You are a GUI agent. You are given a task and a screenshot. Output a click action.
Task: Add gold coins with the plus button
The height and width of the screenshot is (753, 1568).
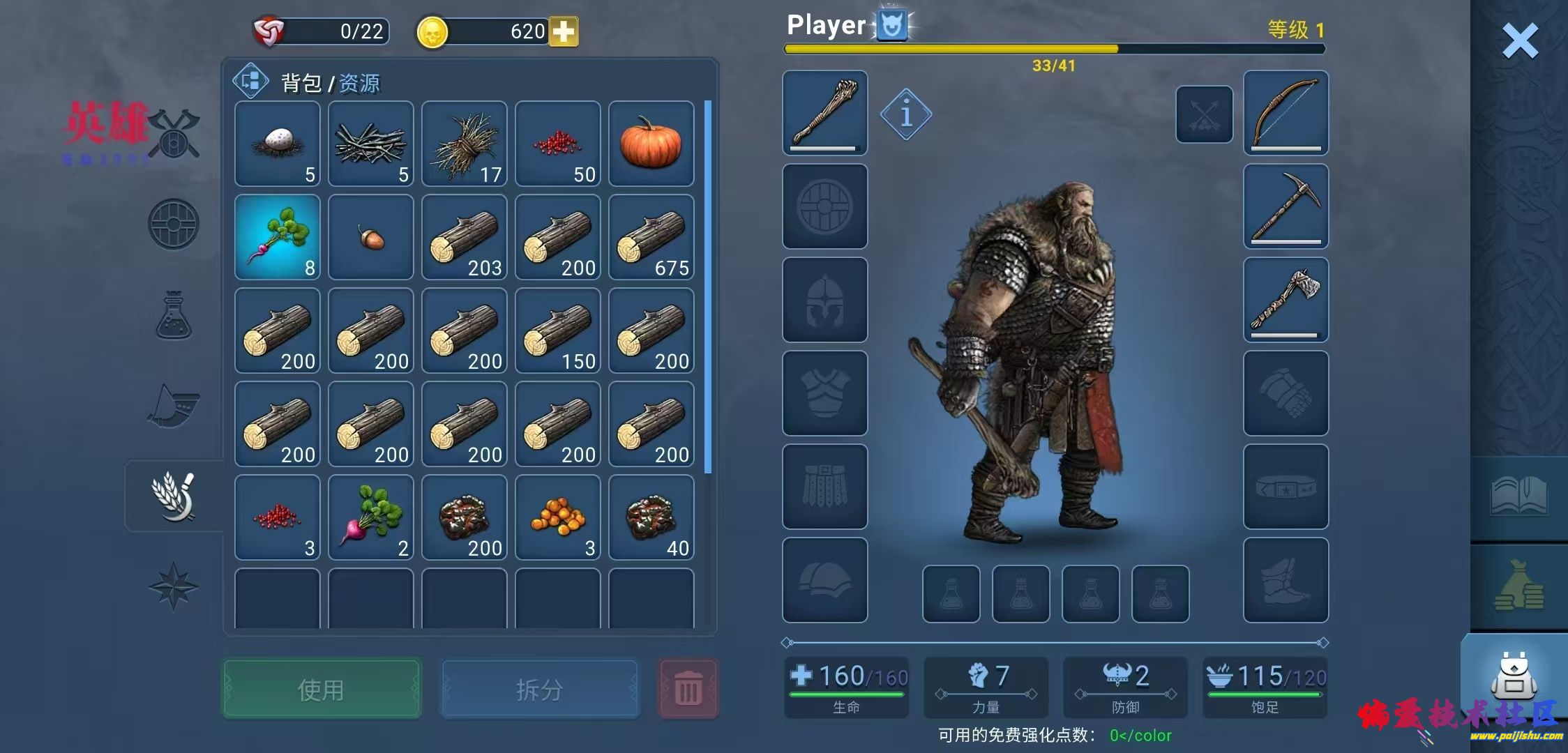564,32
